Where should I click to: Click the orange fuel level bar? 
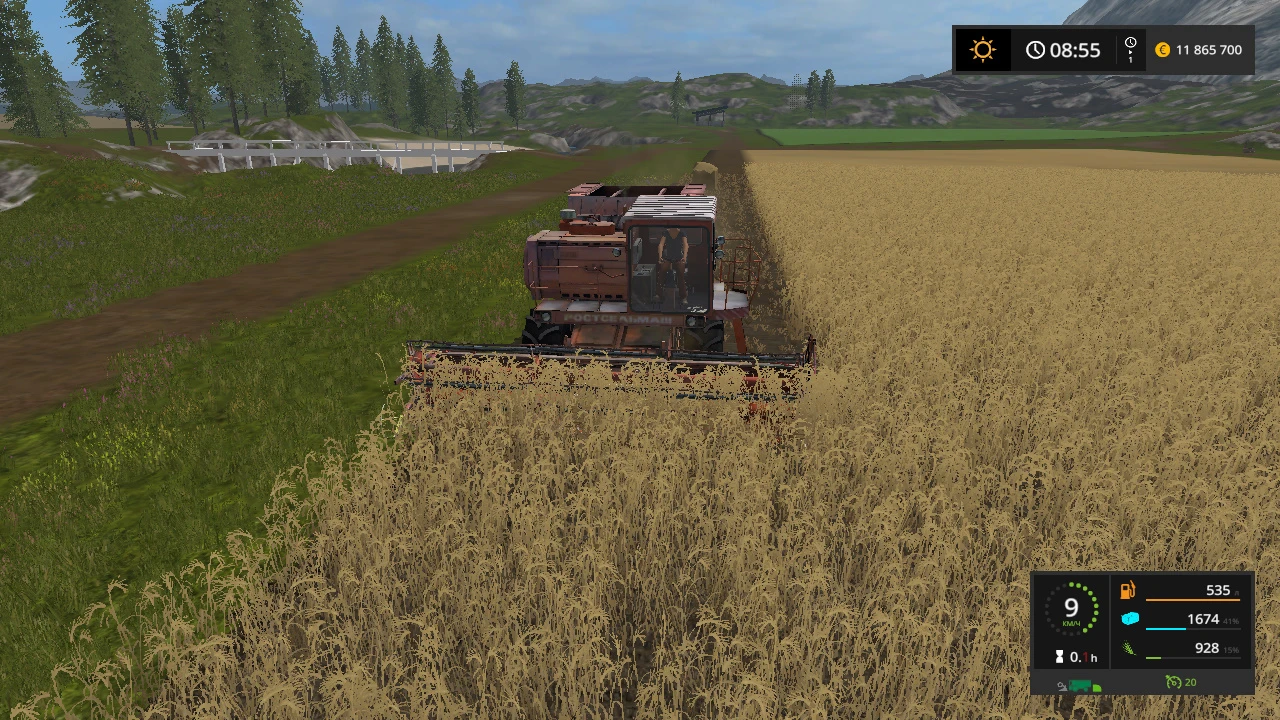tap(1193, 600)
